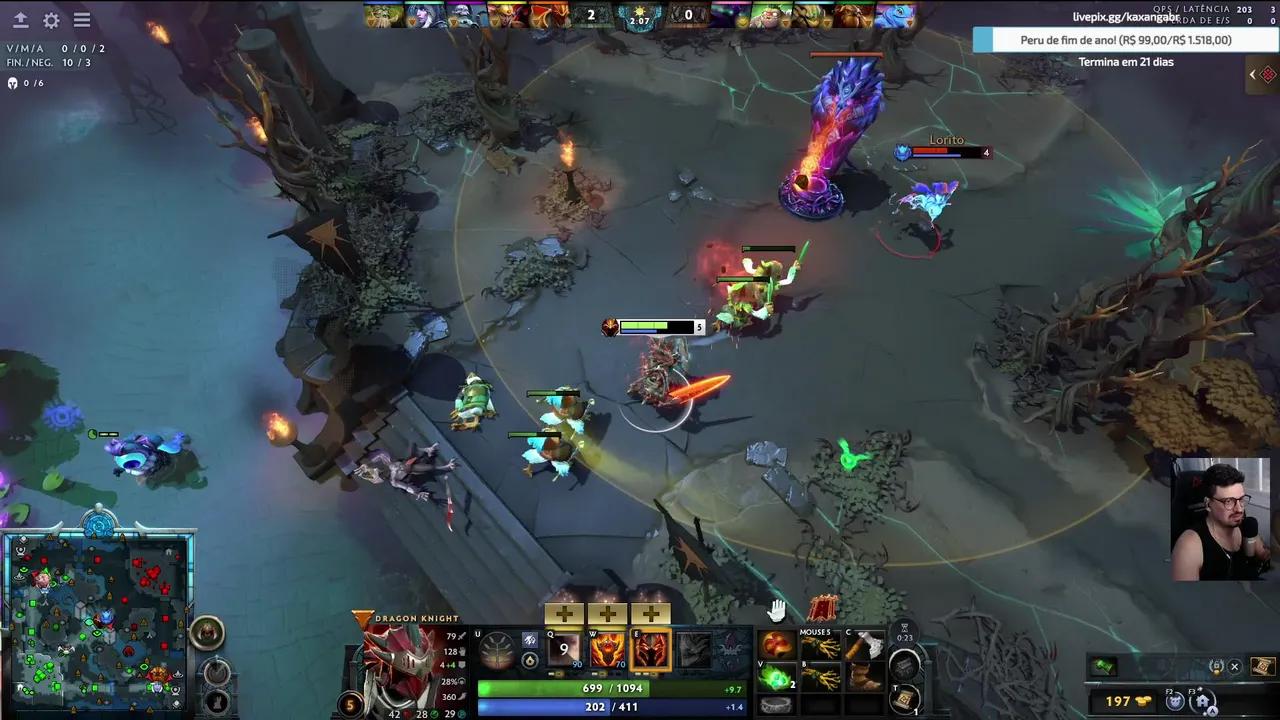Screen dimensions: 1280x720
Task: Open the hamburger menu at top-left
Action: (x=82, y=19)
